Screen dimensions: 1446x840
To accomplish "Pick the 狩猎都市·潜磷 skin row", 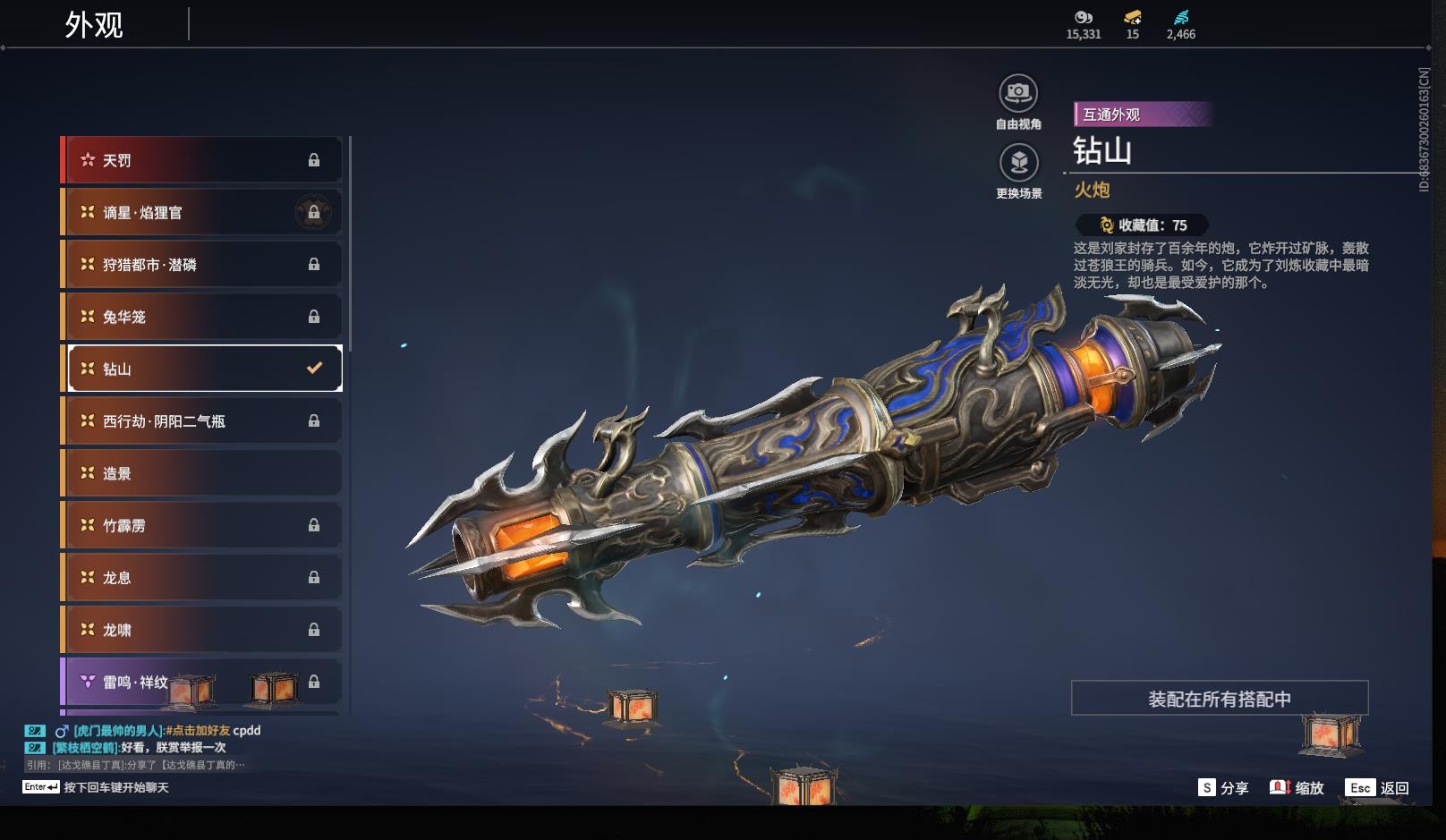I will (x=201, y=265).
